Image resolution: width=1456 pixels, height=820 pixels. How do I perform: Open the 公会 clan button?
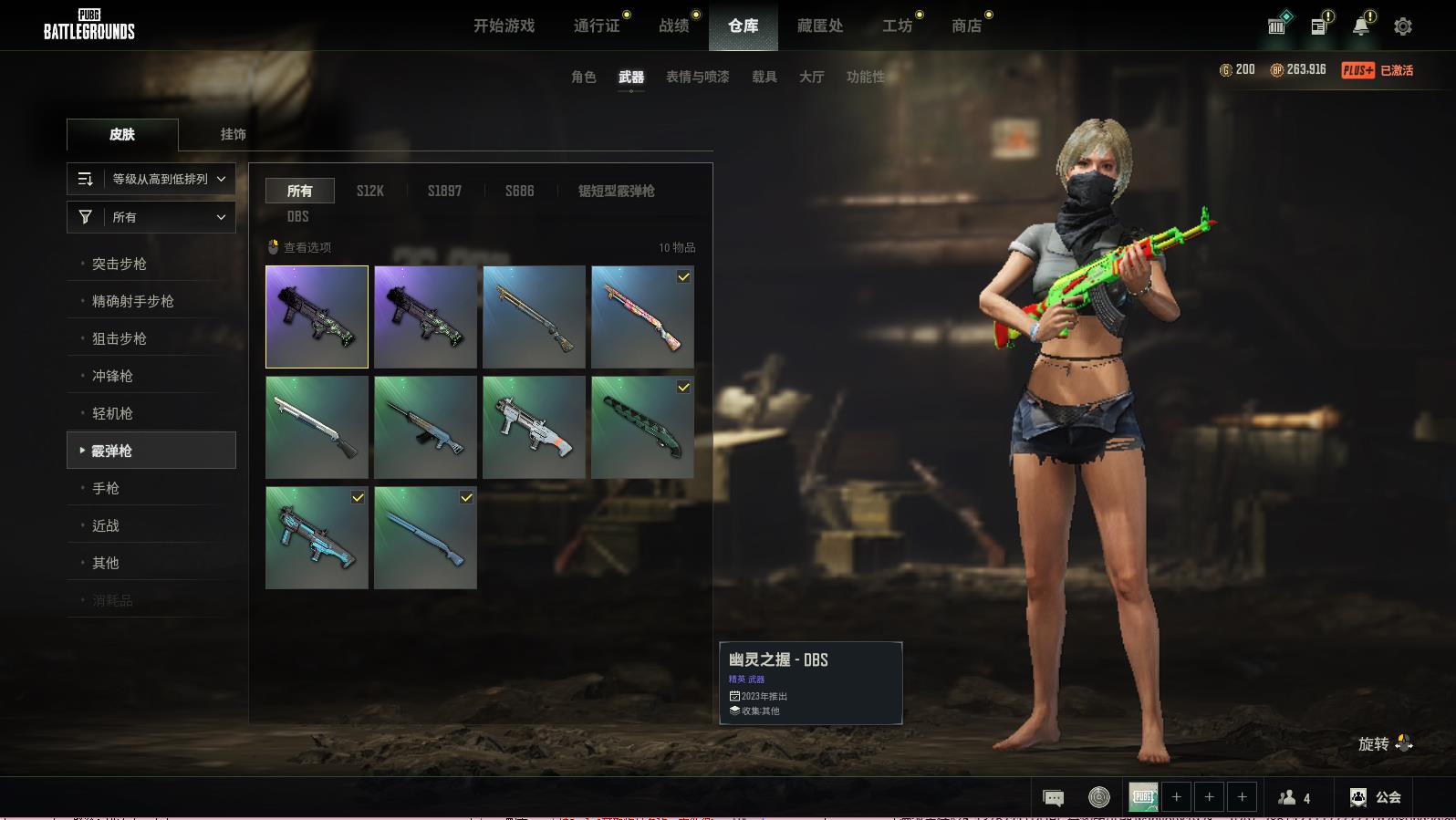tap(1376, 797)
